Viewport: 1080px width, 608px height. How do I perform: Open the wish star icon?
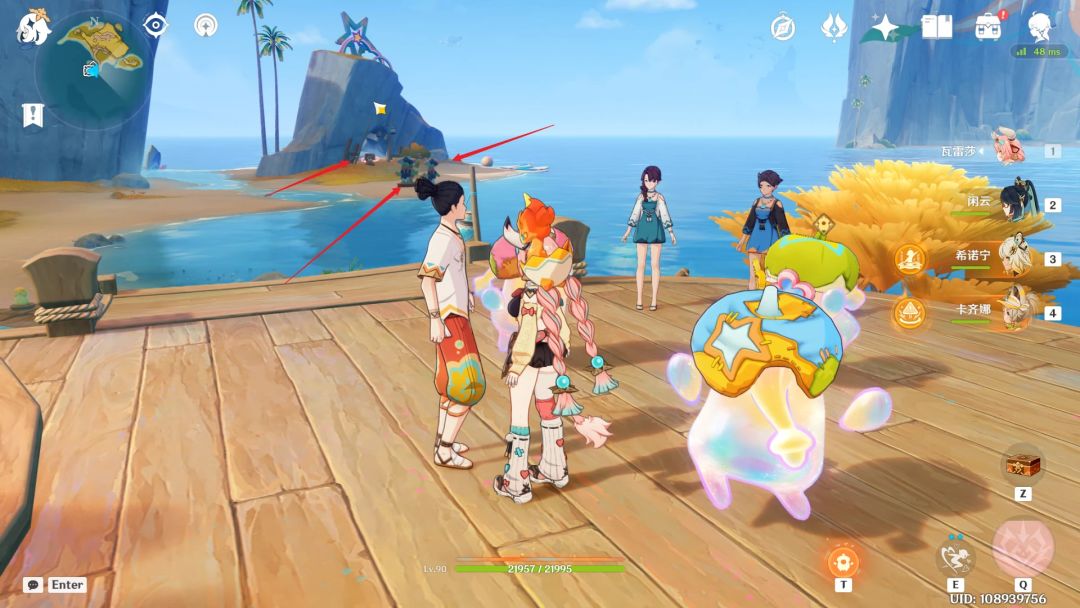pos(885,27)
